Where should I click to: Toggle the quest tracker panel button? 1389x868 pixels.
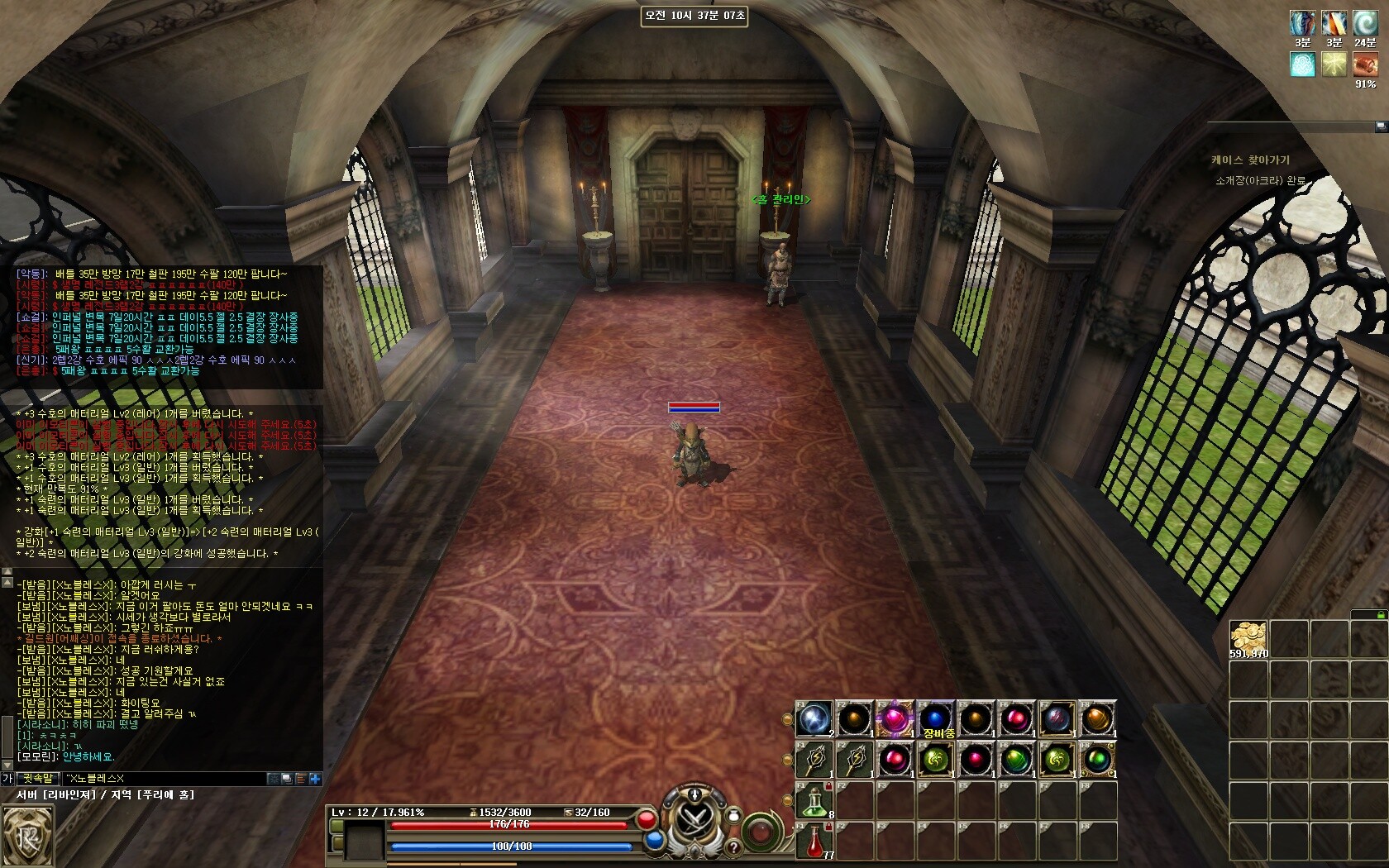tap(1381, 126)
